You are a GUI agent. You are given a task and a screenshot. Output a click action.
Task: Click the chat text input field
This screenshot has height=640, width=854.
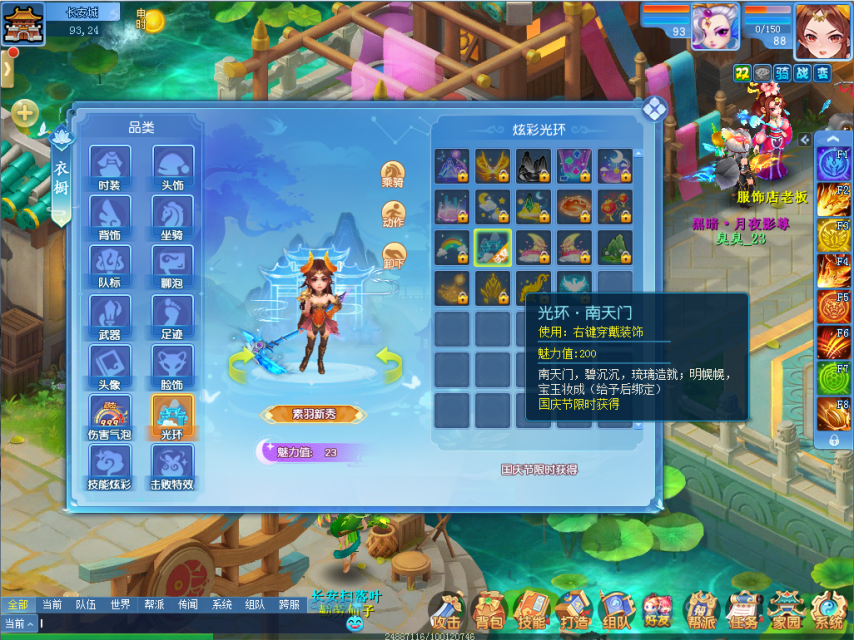200,623
